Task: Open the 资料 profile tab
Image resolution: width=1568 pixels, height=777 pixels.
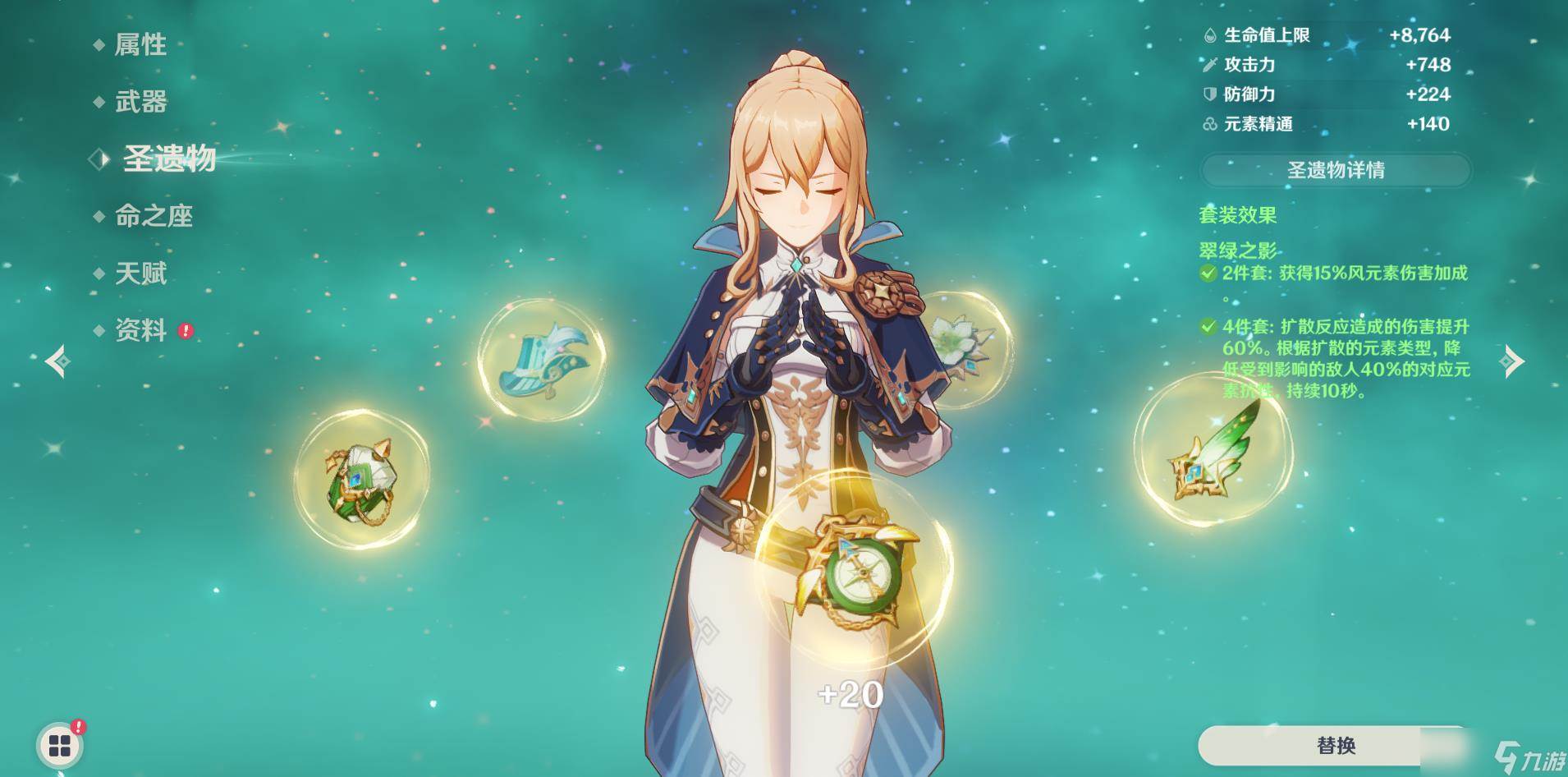Action: (140, 330)
